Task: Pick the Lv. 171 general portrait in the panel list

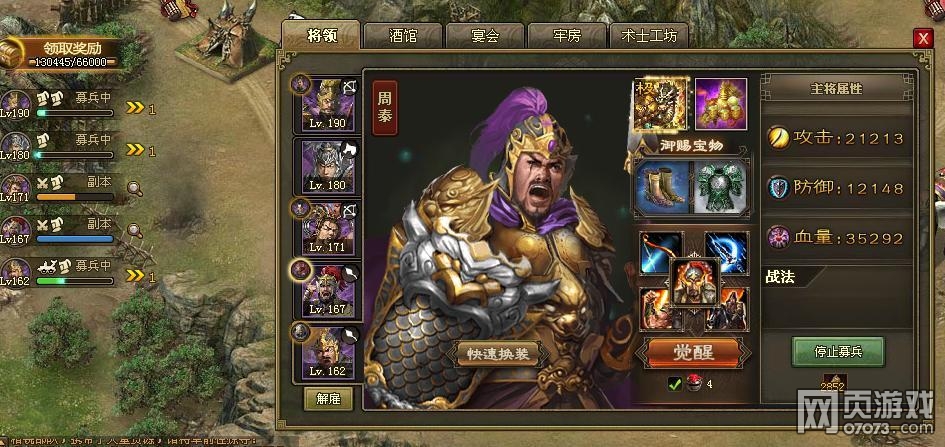Action: pos(328,226)
